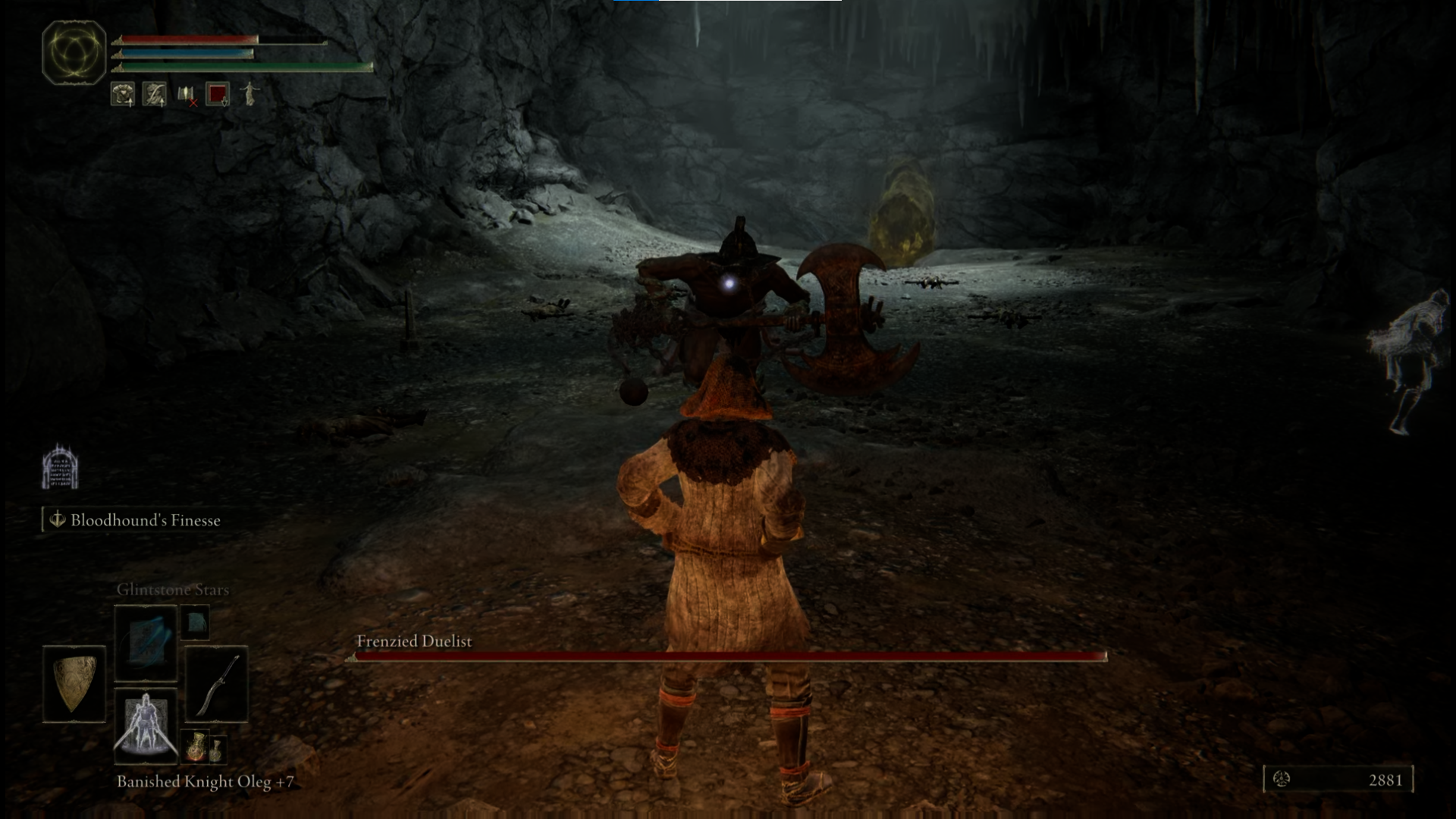Image resolution: width=1456 pixels, height=819 pixels.
Task: Select the equipped curved sword weapon slot
Action: tap(216, 684)
